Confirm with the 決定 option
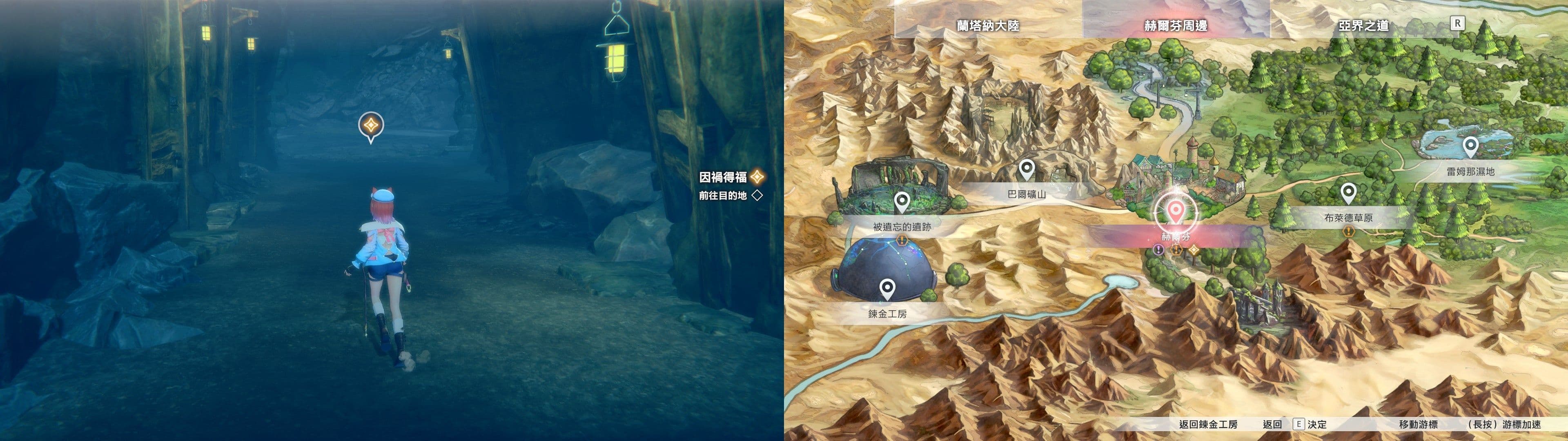The height and width of the screenshot is (441, 1568). point(1316,425)
